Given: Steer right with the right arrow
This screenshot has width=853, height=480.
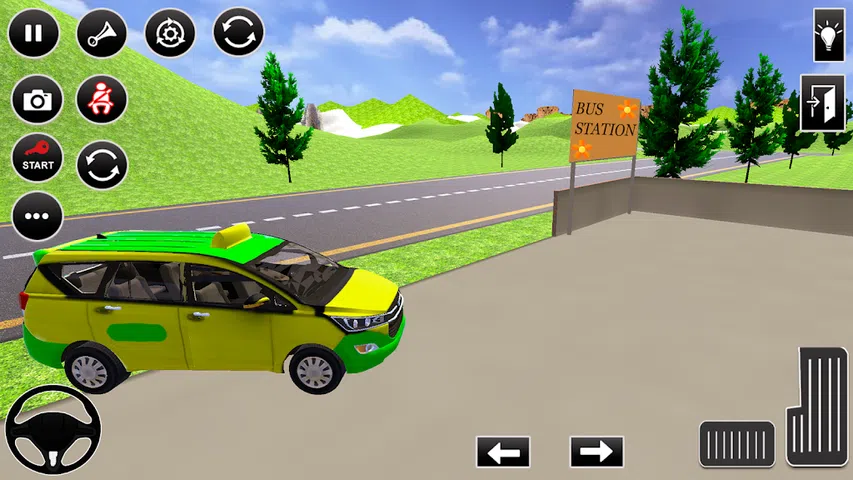Looking at the screenshot, I should (x=597, y=452).
